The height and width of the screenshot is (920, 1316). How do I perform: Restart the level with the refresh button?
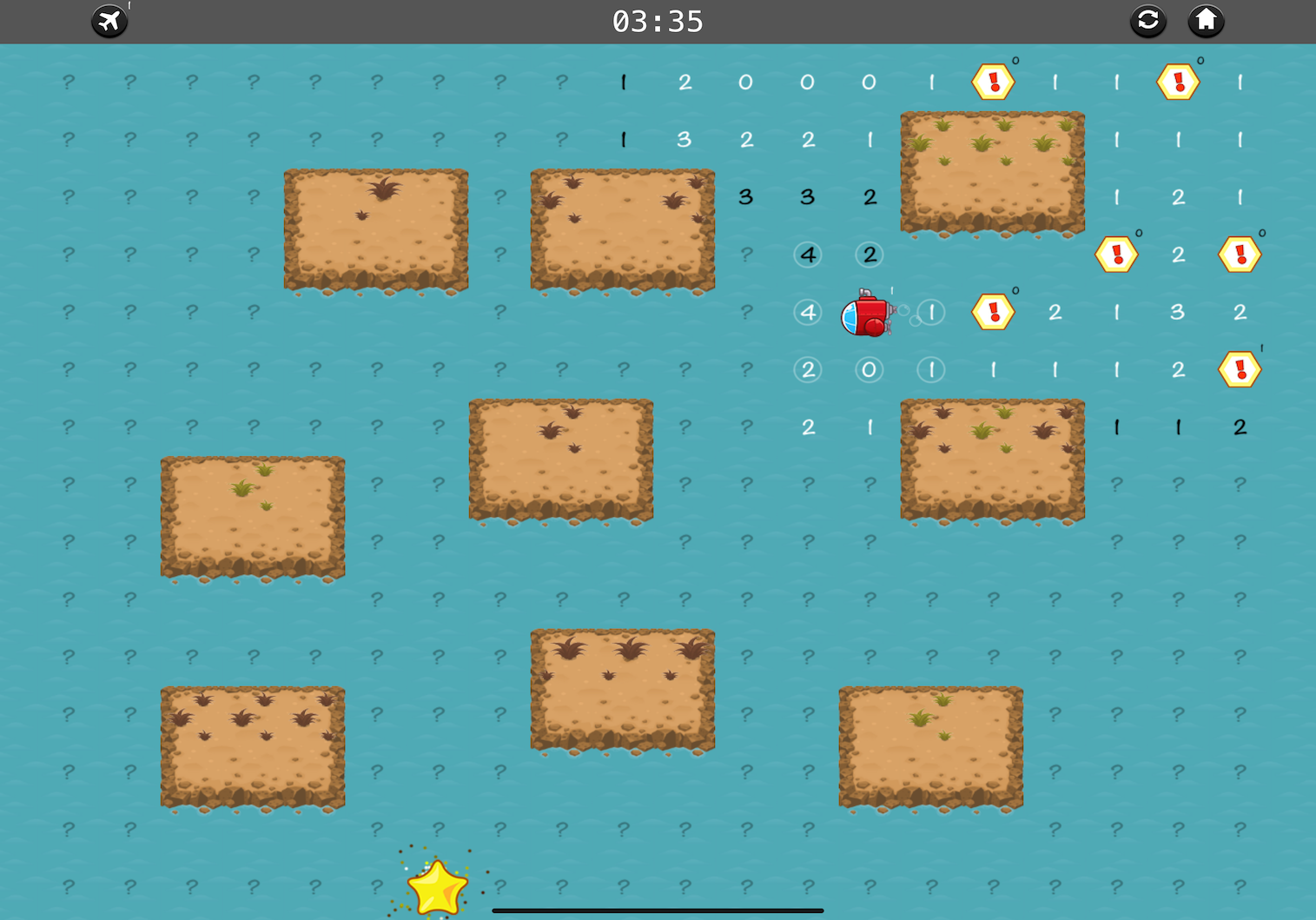1147,21
